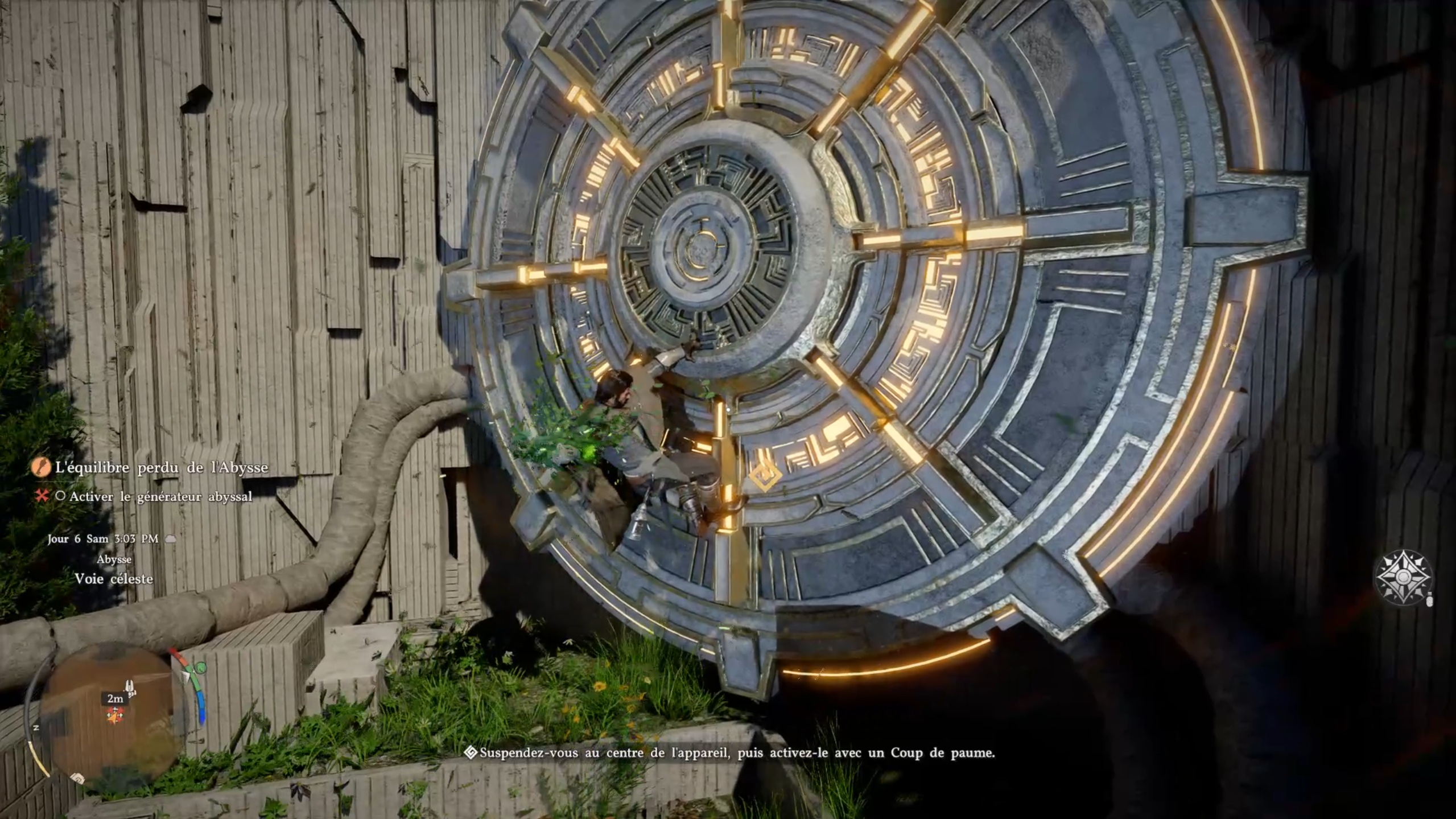Click the red quest marker on the minimap
This screenshot has width=1456, height=819.
116,715
